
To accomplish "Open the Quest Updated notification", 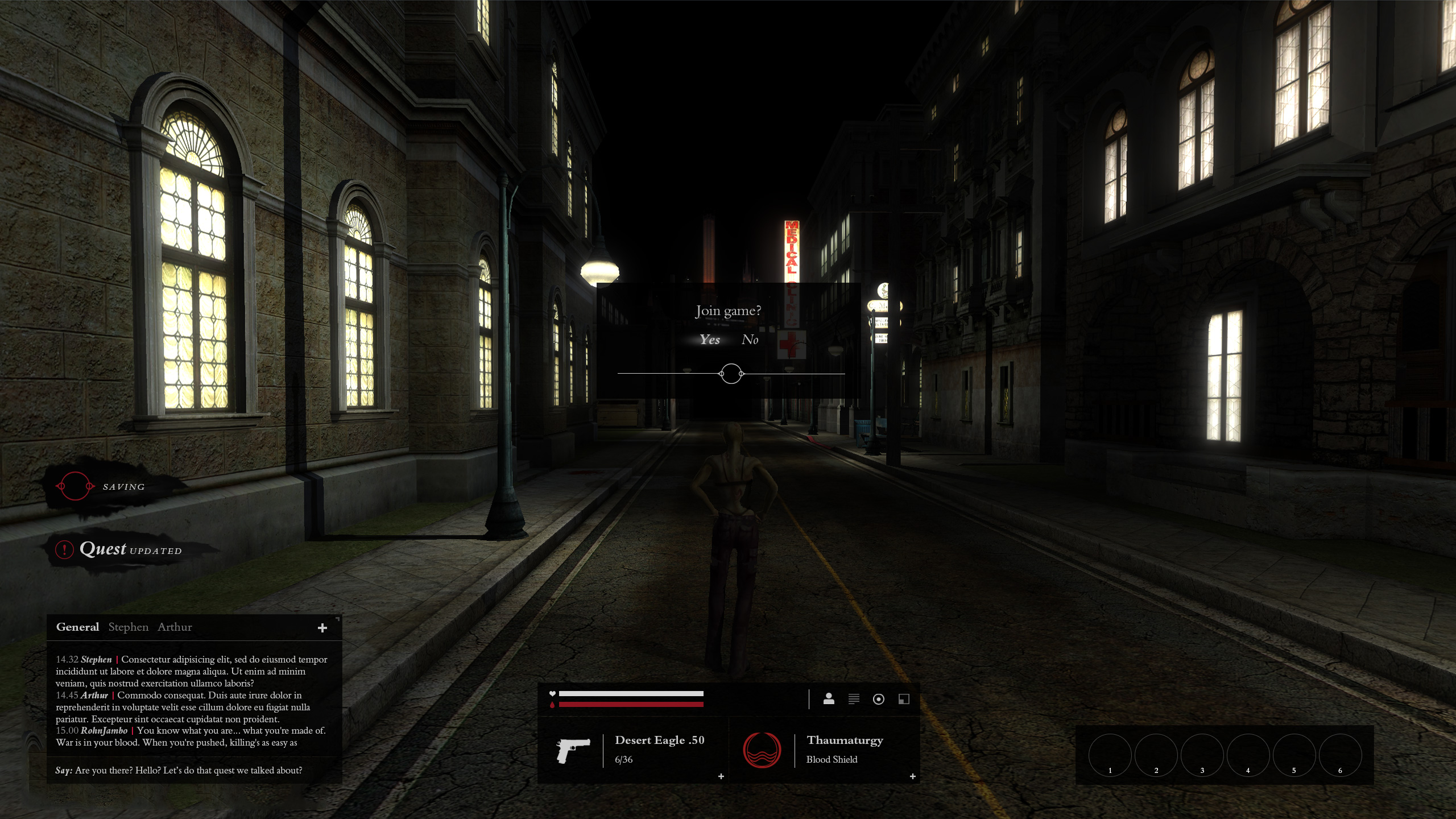I will [130, 549].
